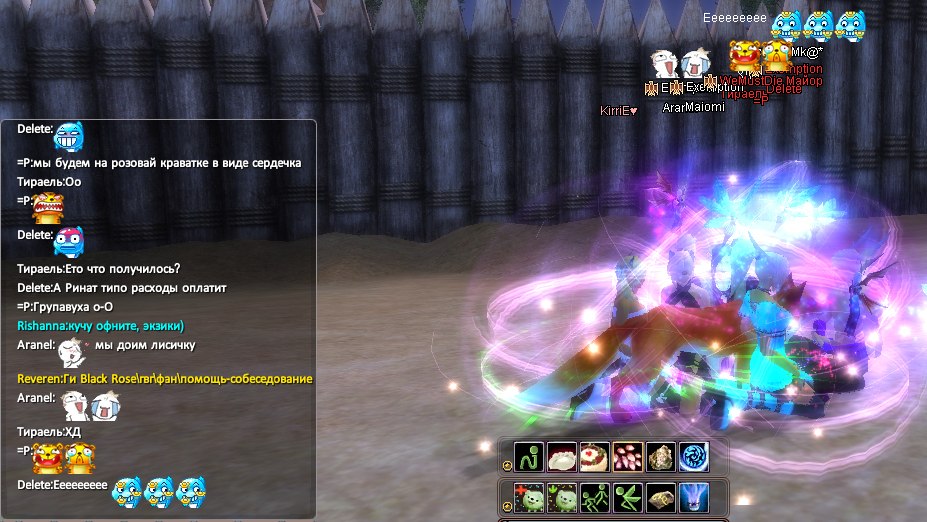Select the green-gold ore chunk slot
Viewport: 927px width, 522px height.
coord(661,455)
